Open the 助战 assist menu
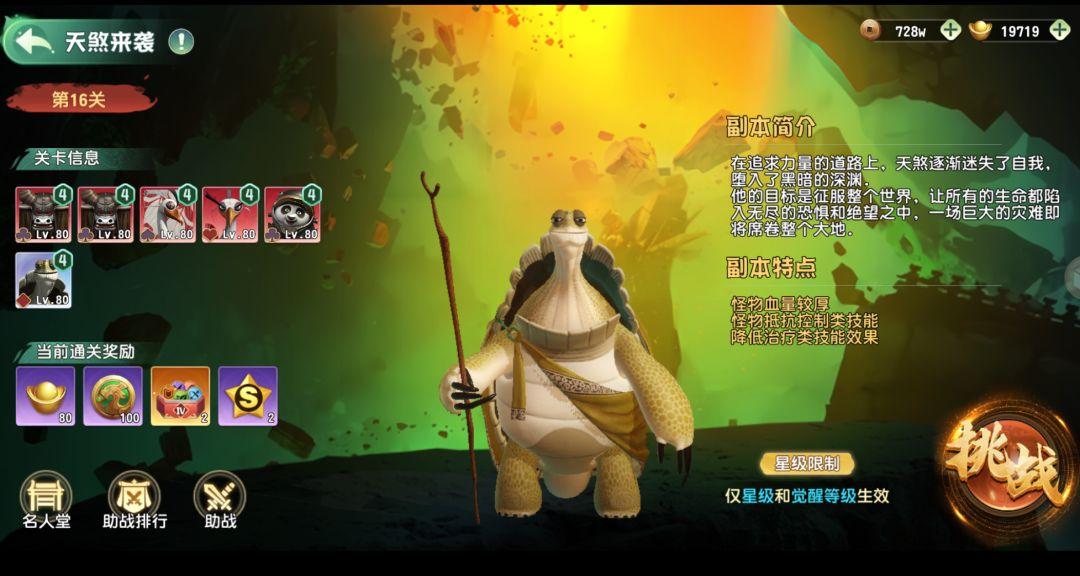 tap(219, 499)
